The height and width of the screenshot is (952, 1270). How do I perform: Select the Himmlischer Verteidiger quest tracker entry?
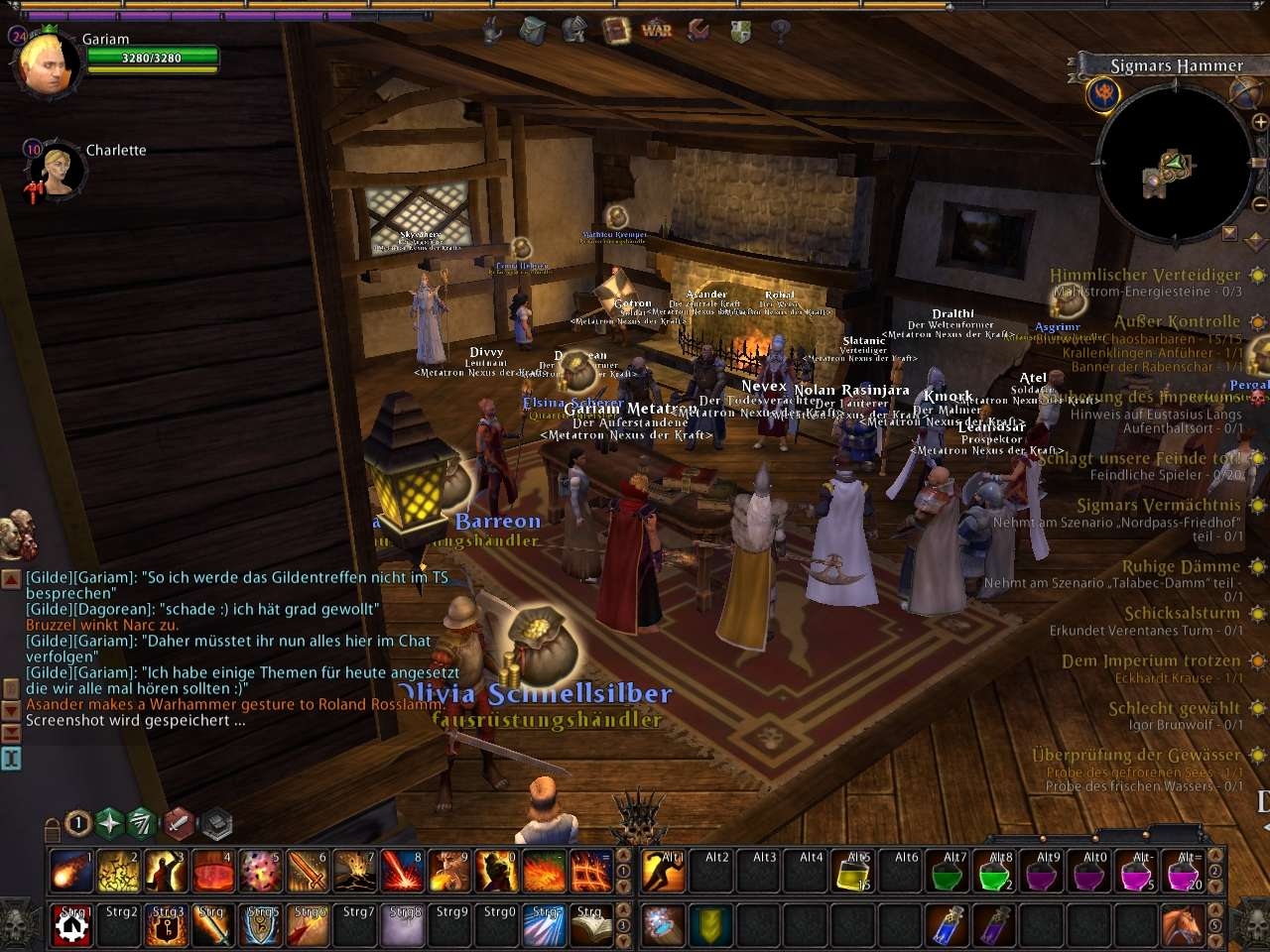point(1145,275)
